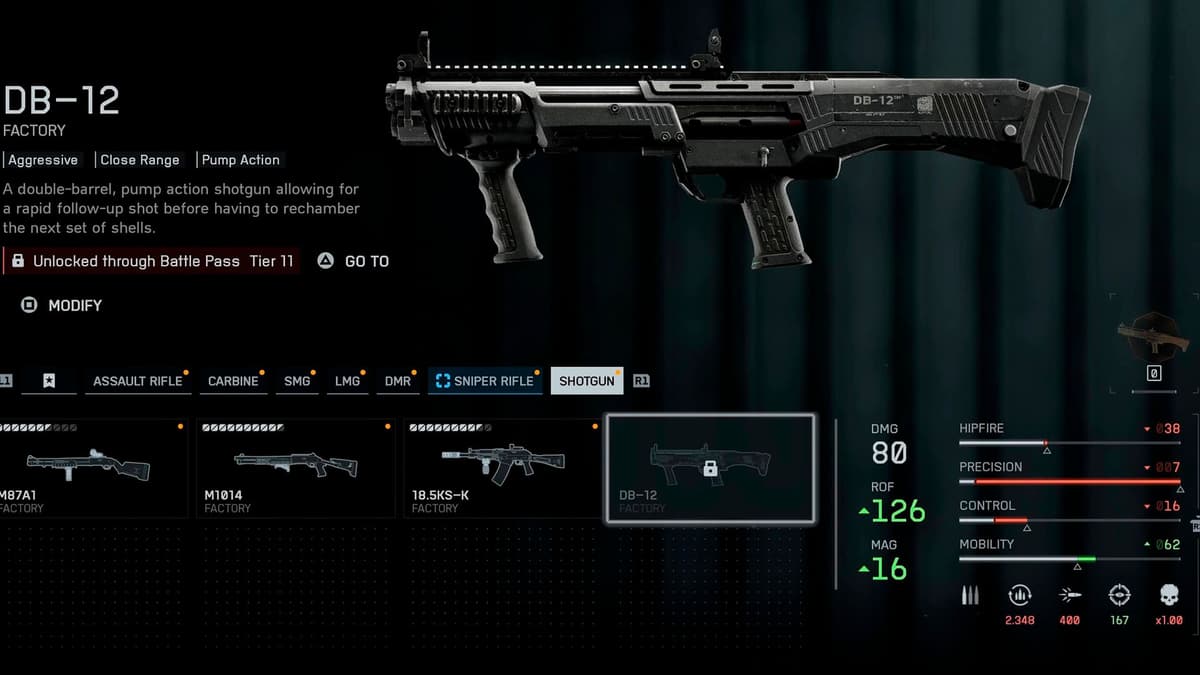The image size is (1200, 675).
Task: Choose the M87A1 shotgun tile
Action: (92, 468)
